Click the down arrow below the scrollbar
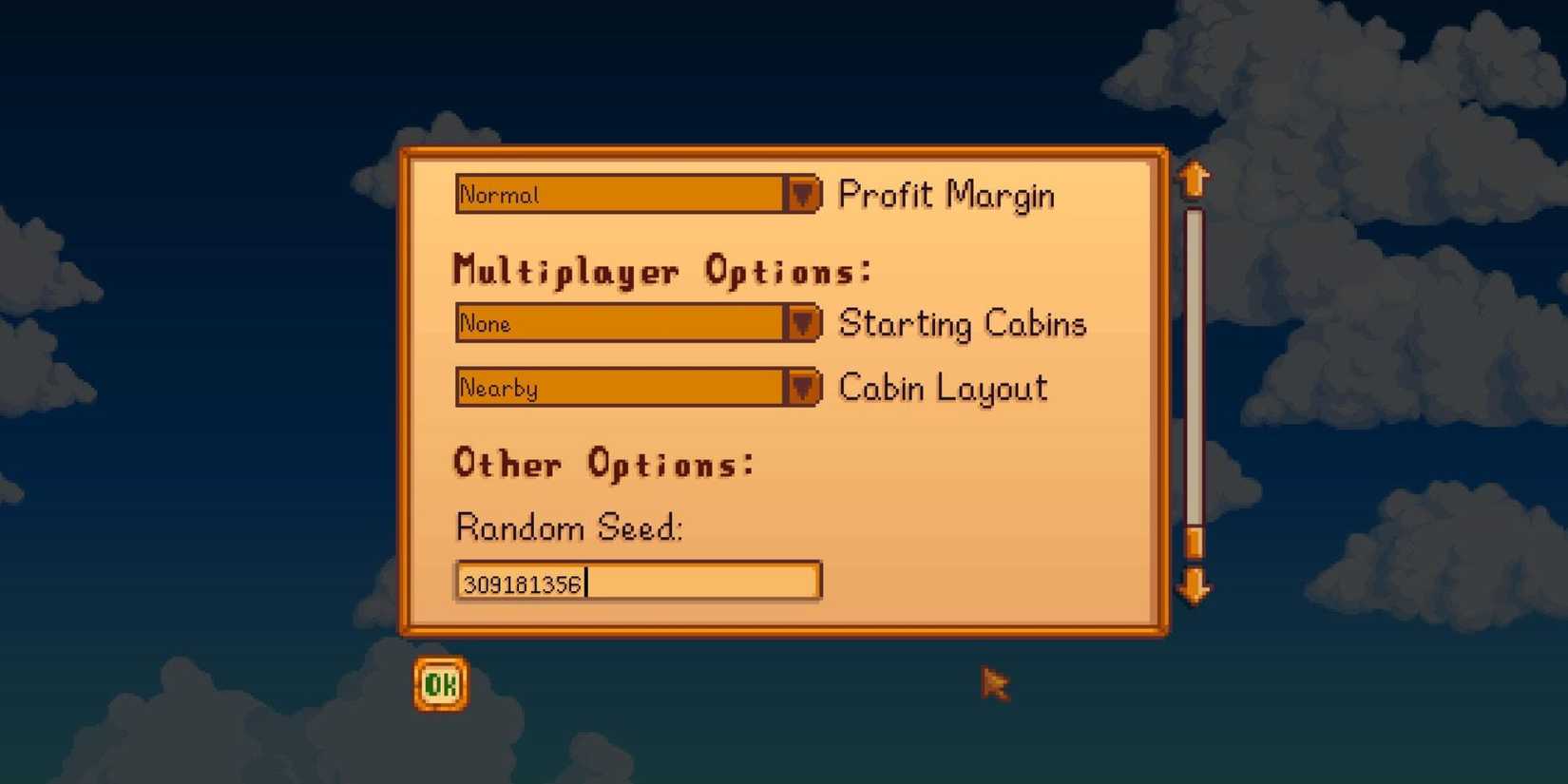The image size is (1568, 784). [1195, 587]
